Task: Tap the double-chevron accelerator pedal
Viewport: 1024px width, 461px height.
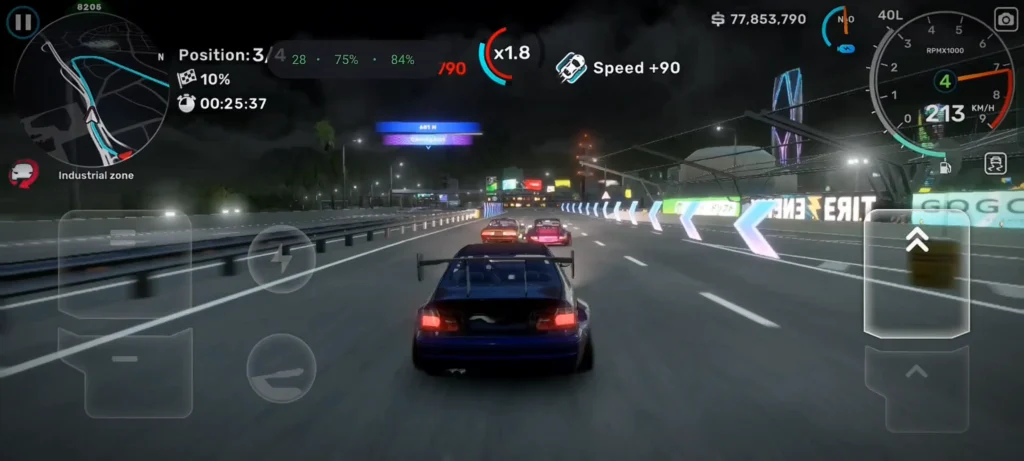Action: tap(916, 273)
